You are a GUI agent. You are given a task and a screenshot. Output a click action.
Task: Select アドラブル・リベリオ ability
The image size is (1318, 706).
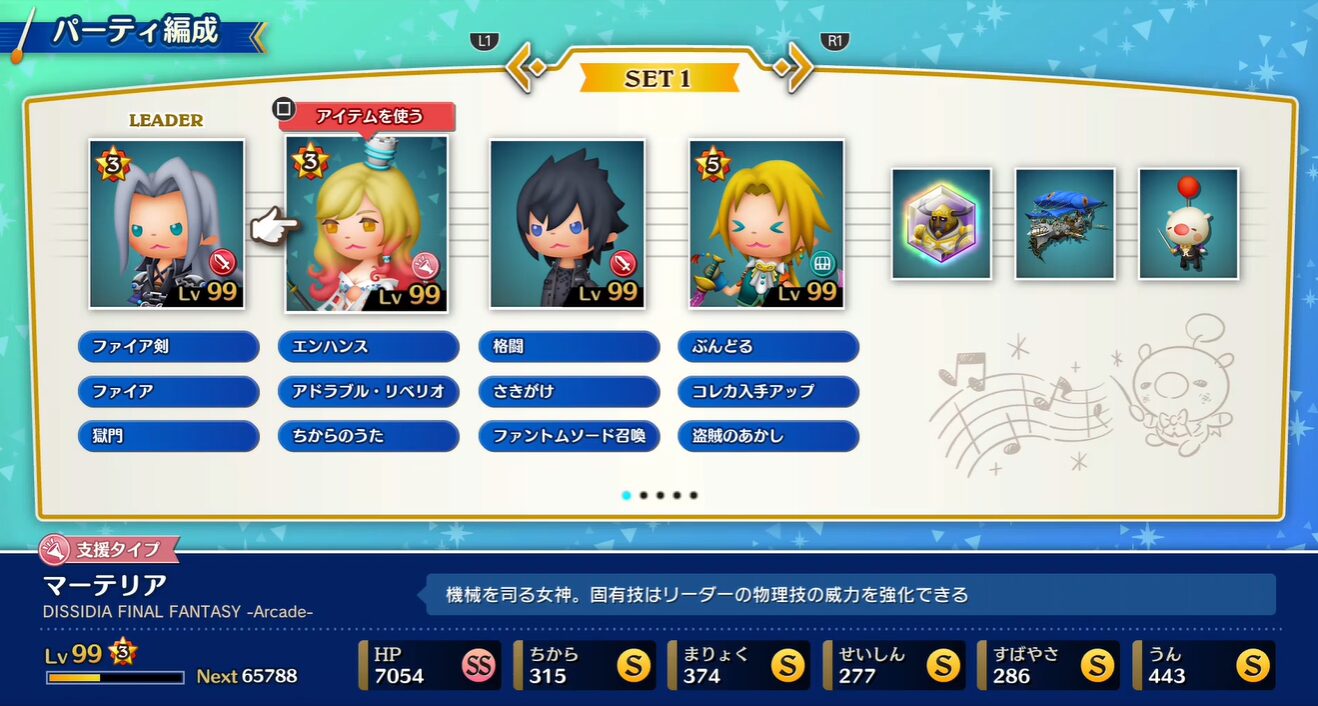tap(368, 391)
